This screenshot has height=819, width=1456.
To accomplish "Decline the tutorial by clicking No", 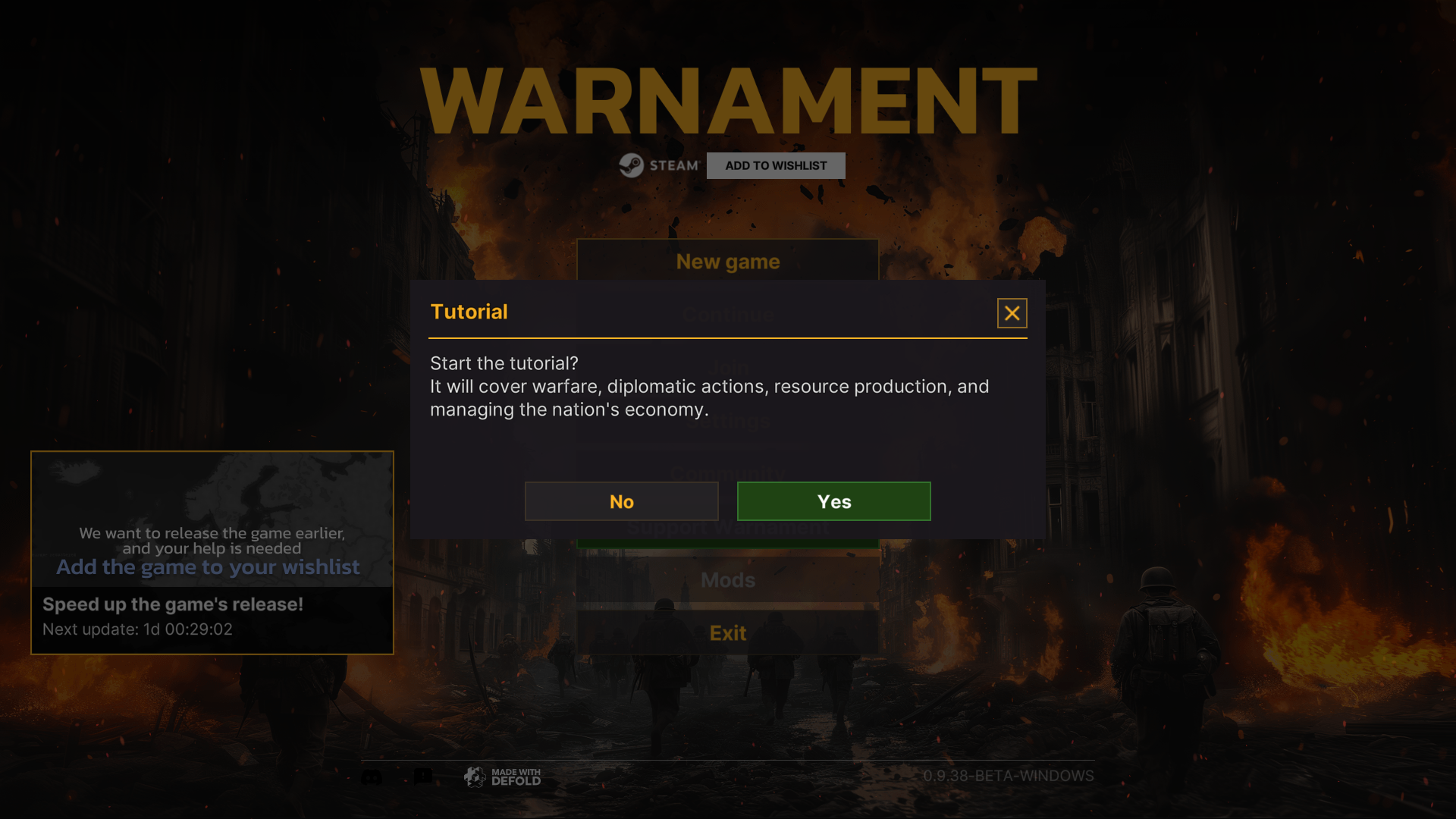I will tap(621, 500).
